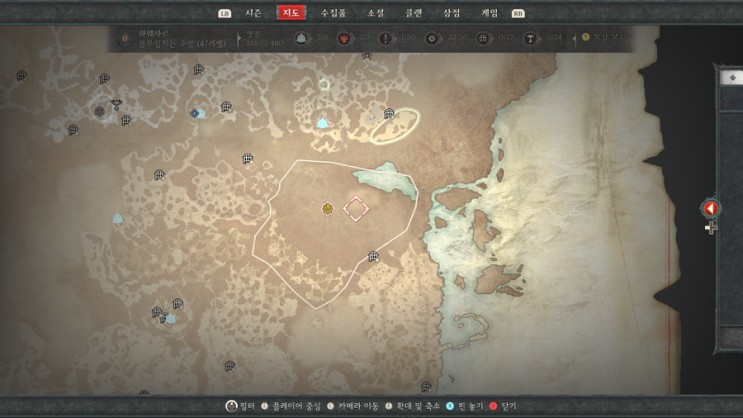Select the anvil icon on the map

(x=116, y=104)
